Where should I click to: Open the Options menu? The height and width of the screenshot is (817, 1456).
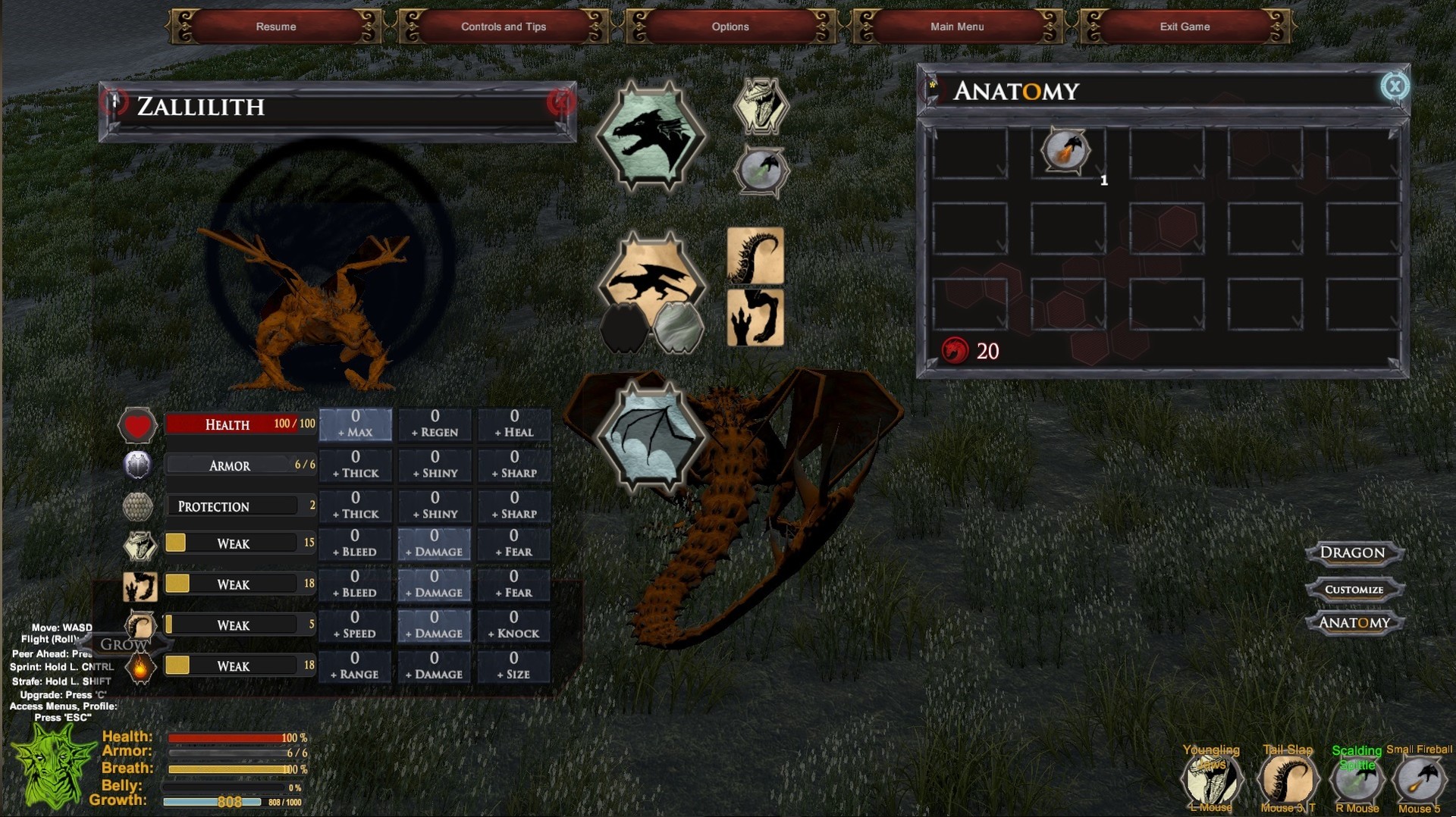tap(730, 27)
